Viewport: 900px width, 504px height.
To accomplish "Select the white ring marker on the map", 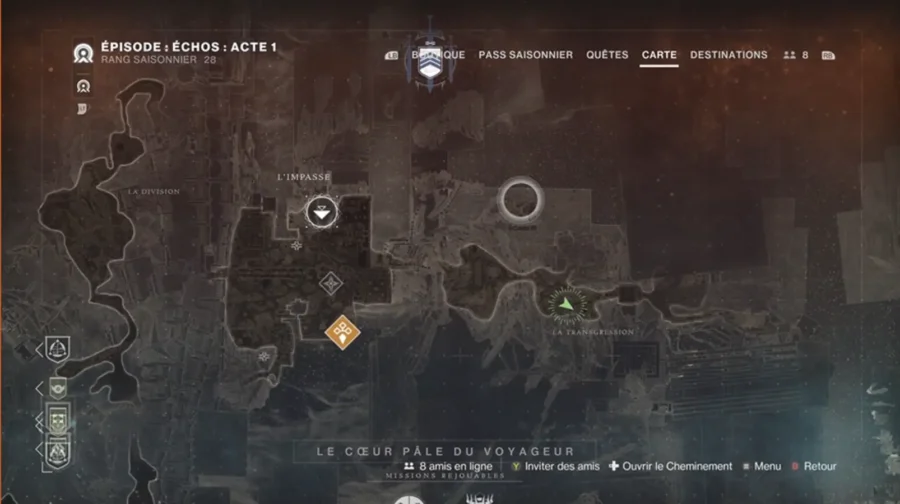I will coord(520,200).
